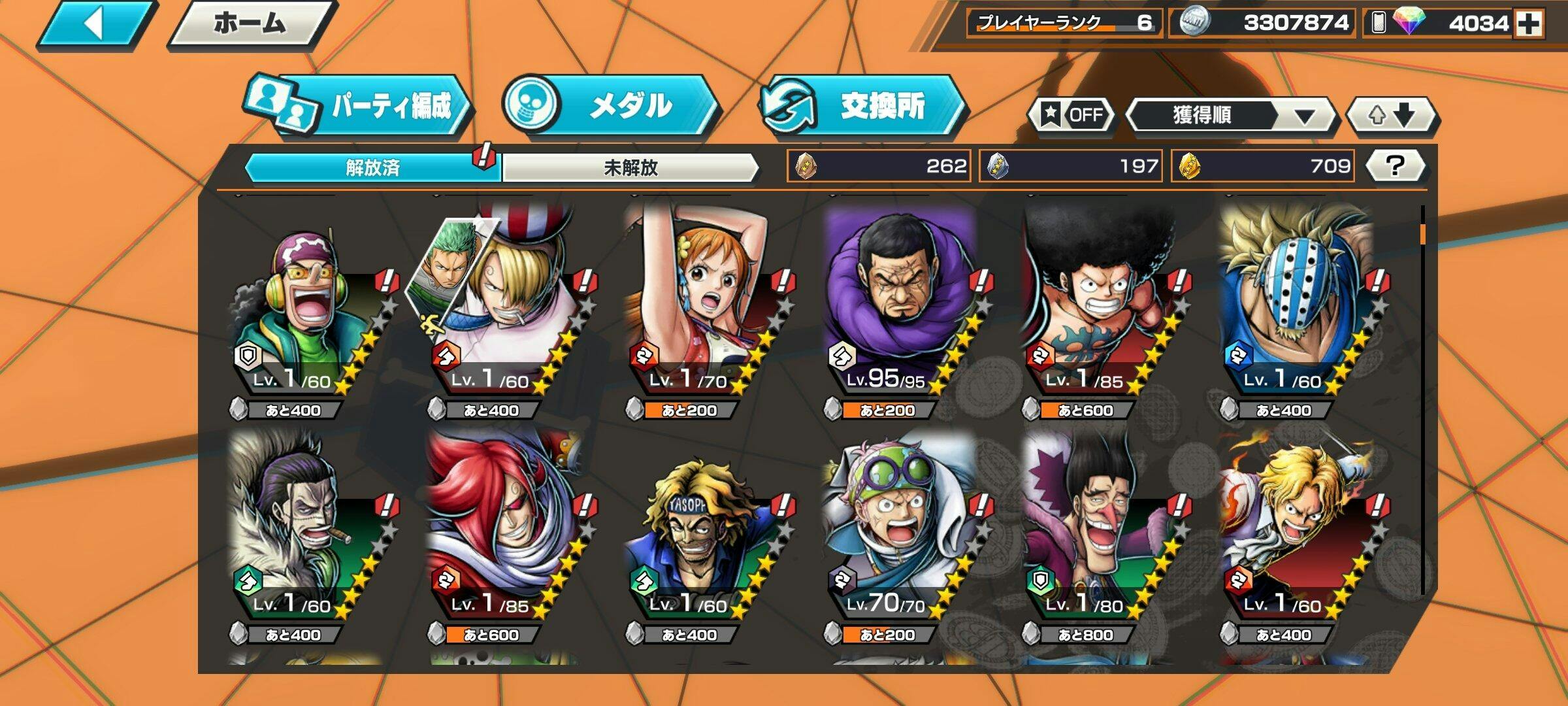This screenshot has height=706, width=1568.
Task: Open help with the question mark button
Action: (1395, 165)
